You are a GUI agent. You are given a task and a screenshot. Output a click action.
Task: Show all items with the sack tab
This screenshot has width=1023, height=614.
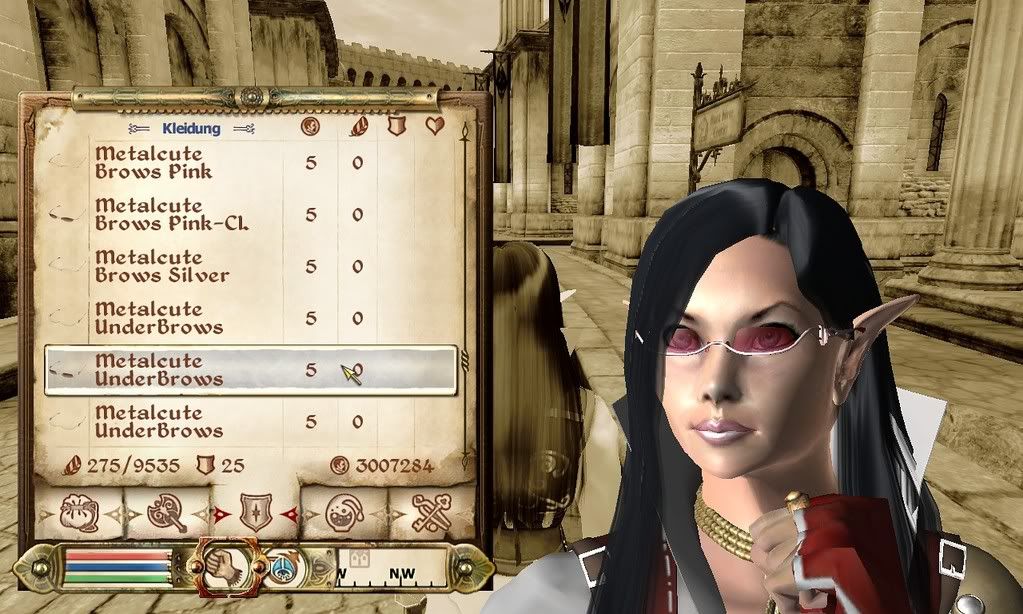(78, 512)
